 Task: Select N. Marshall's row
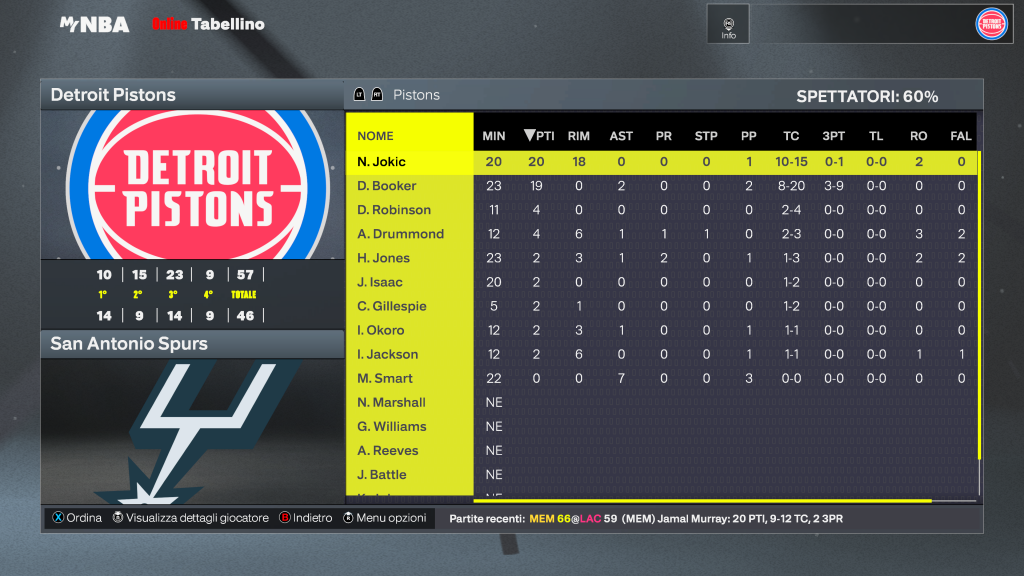coord(391,402)
